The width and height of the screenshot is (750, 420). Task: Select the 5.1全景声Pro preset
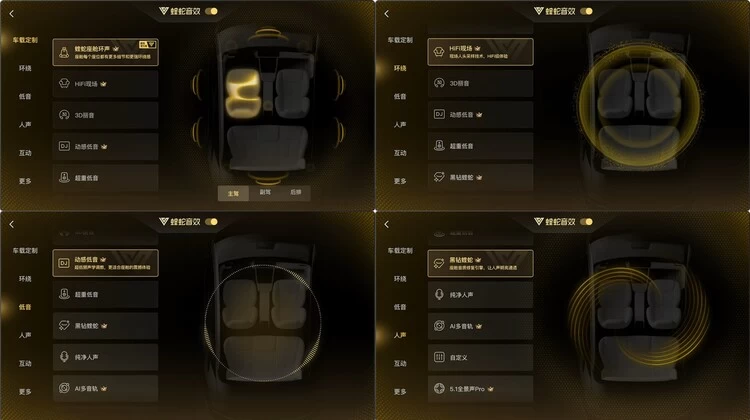coord(479,388)
